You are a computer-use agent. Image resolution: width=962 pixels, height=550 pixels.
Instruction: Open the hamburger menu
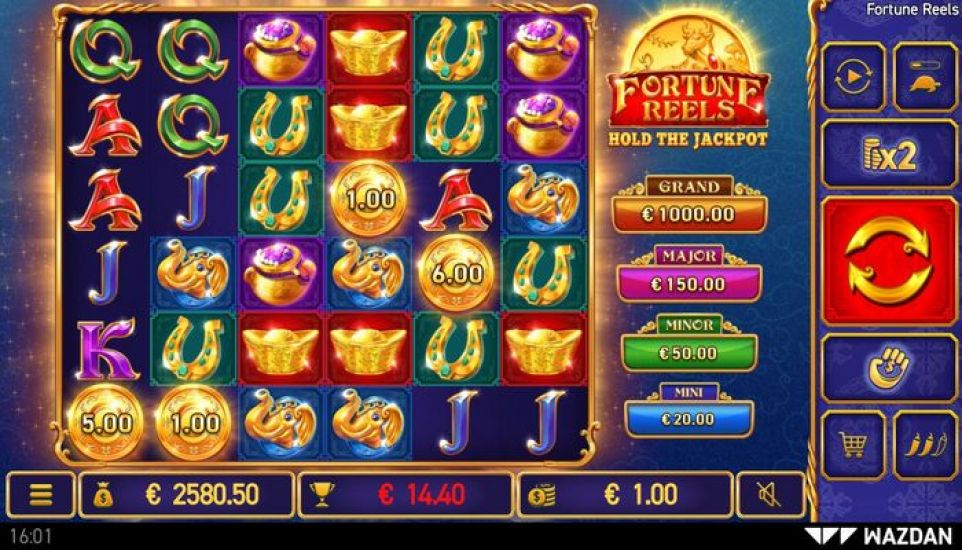pos(41,494)
